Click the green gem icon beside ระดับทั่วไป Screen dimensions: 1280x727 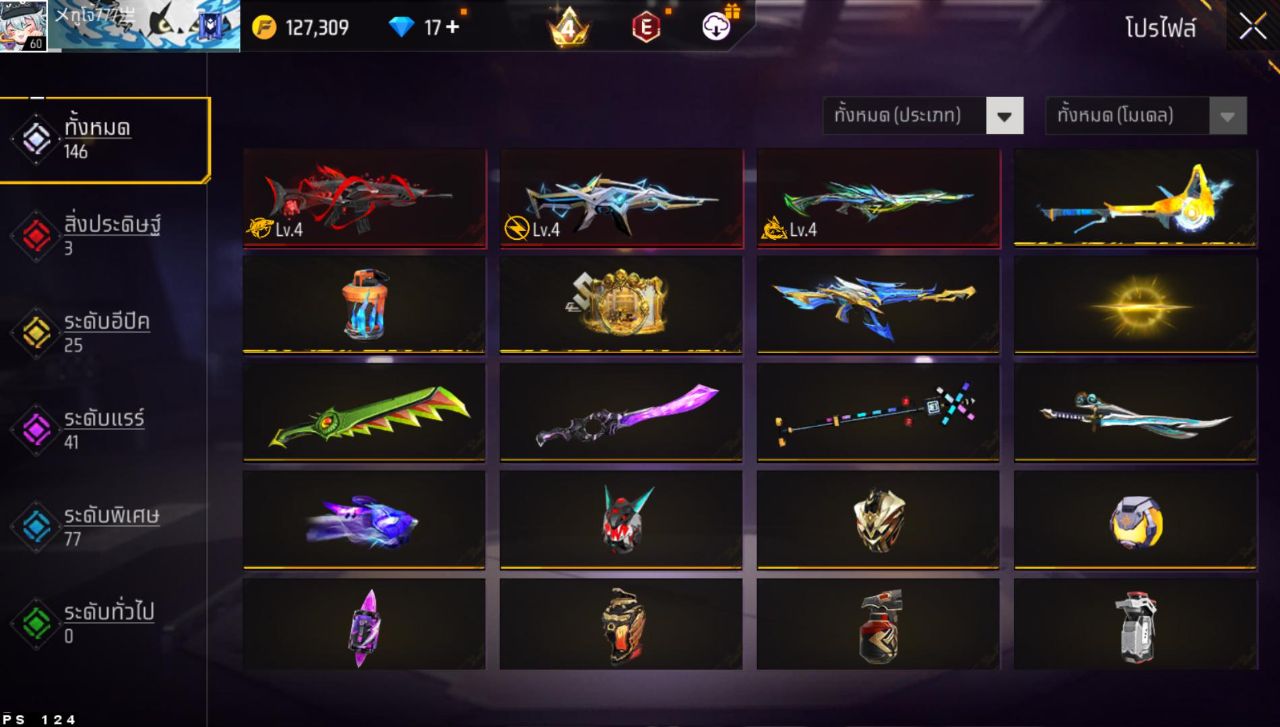(35, 621)
